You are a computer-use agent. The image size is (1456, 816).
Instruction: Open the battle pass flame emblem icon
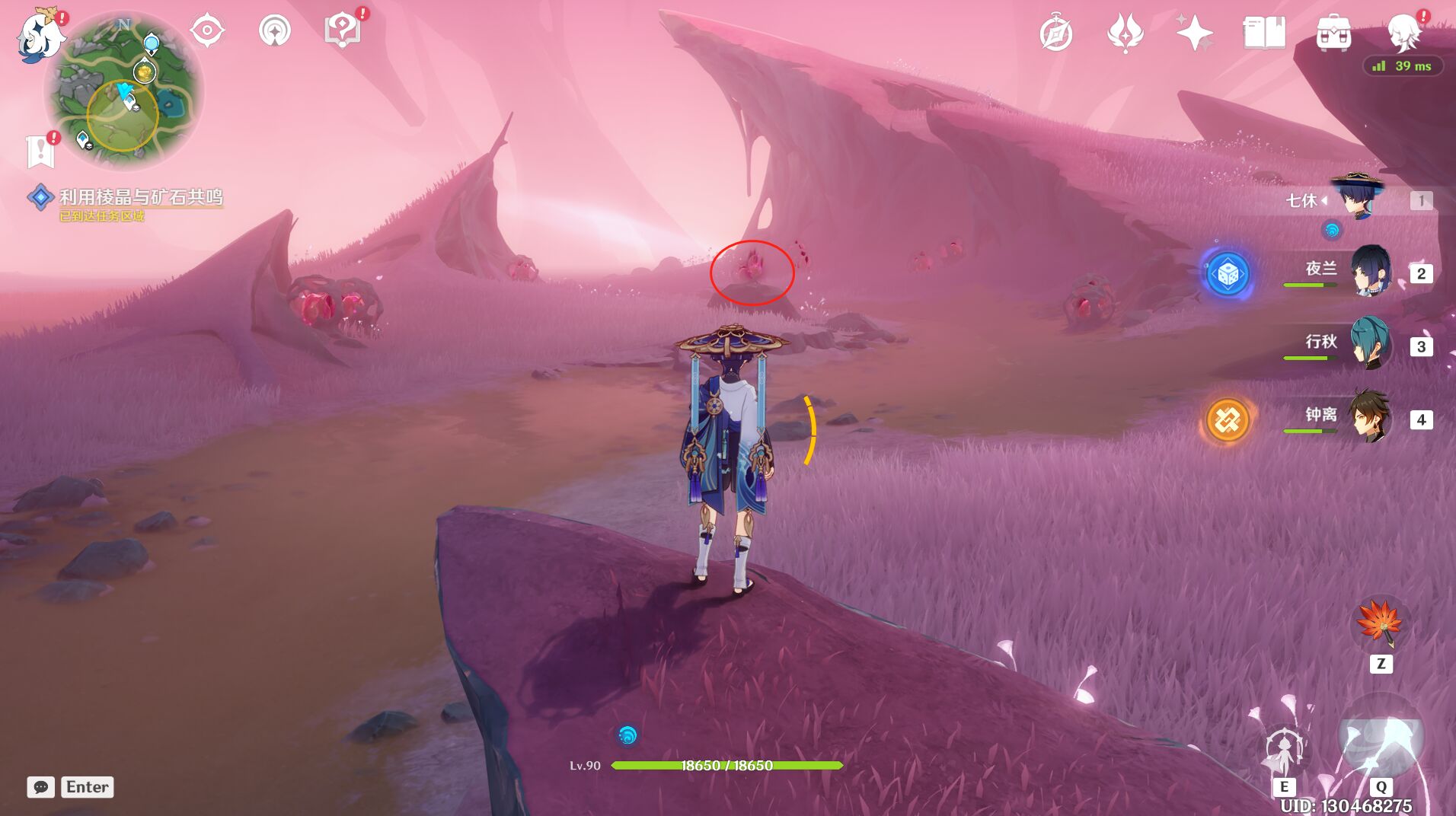click(x=1125, y=33)
